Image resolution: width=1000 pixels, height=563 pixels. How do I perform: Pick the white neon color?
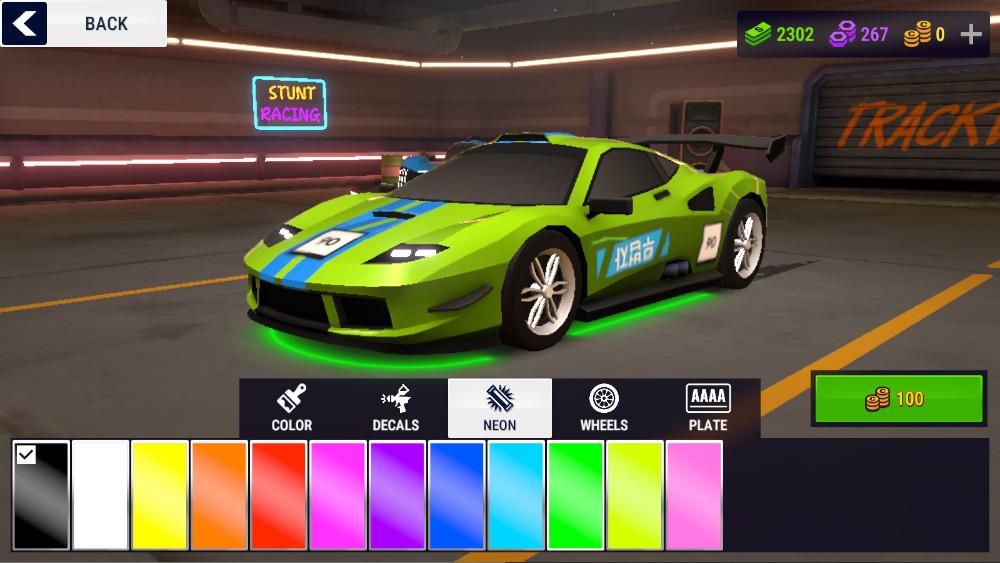101,495
